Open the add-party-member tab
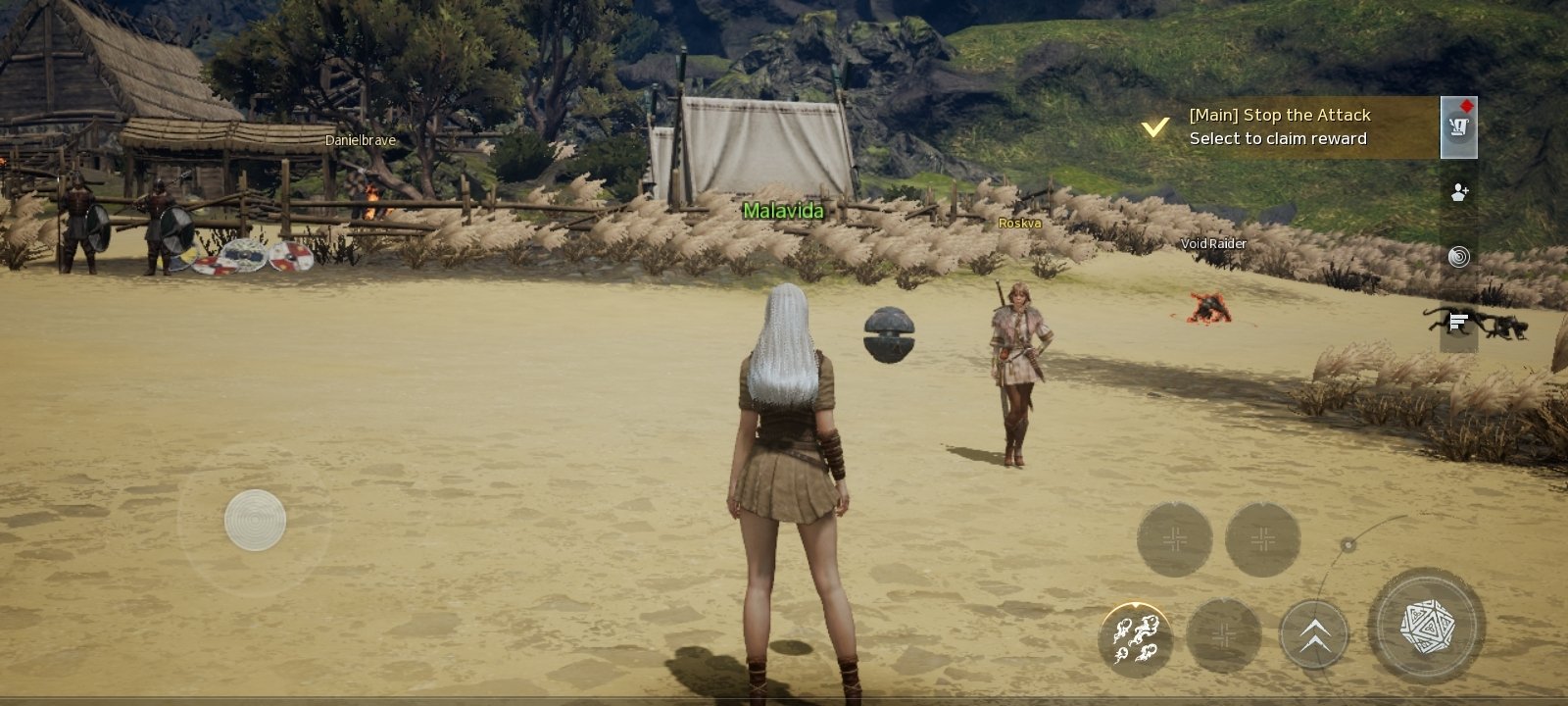The height and width of the screenshot is (706, 1568). [x=1459, y=192]
